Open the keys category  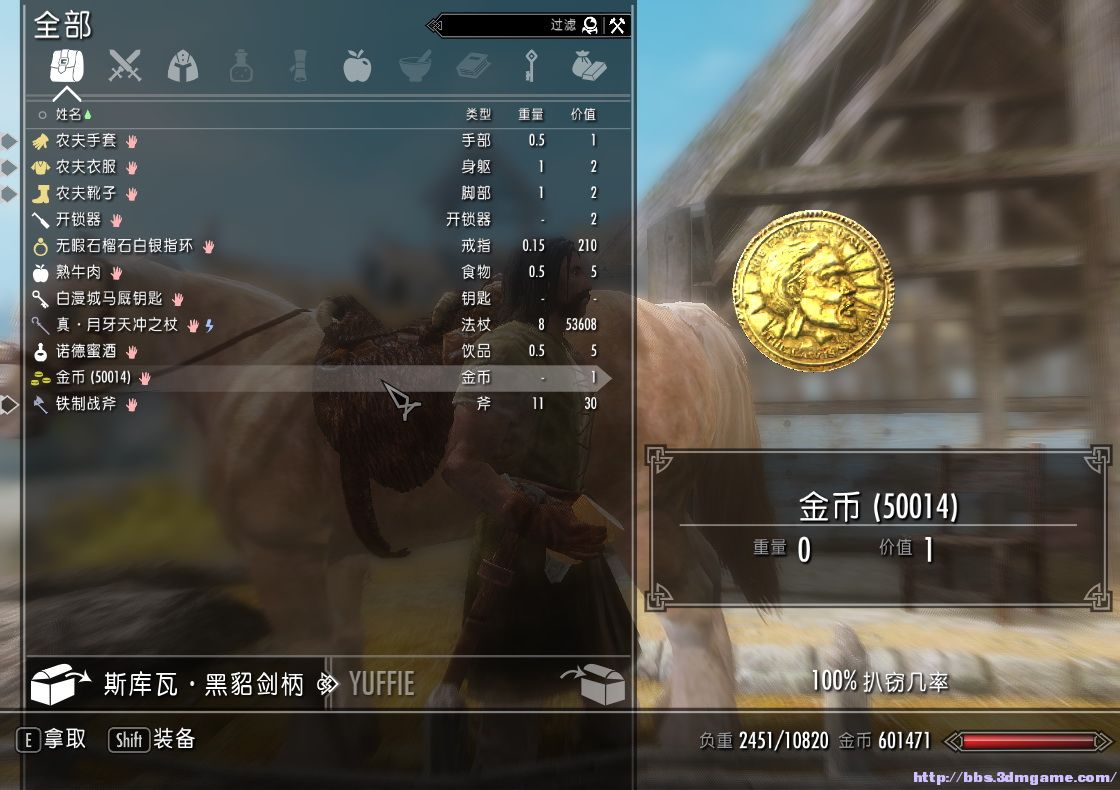coord(530,65)
